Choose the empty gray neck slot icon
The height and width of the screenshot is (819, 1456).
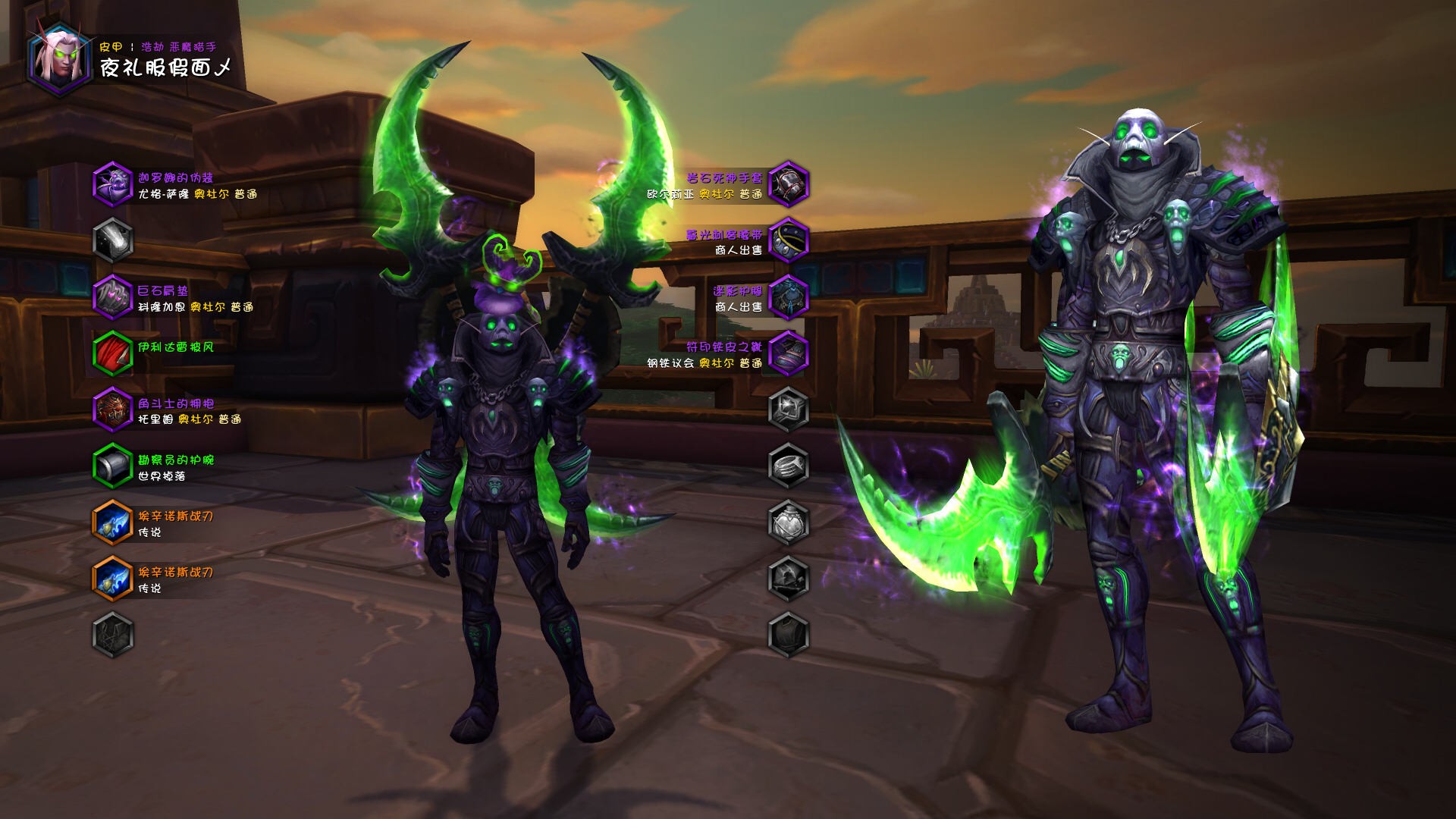[x=112, y=240]
